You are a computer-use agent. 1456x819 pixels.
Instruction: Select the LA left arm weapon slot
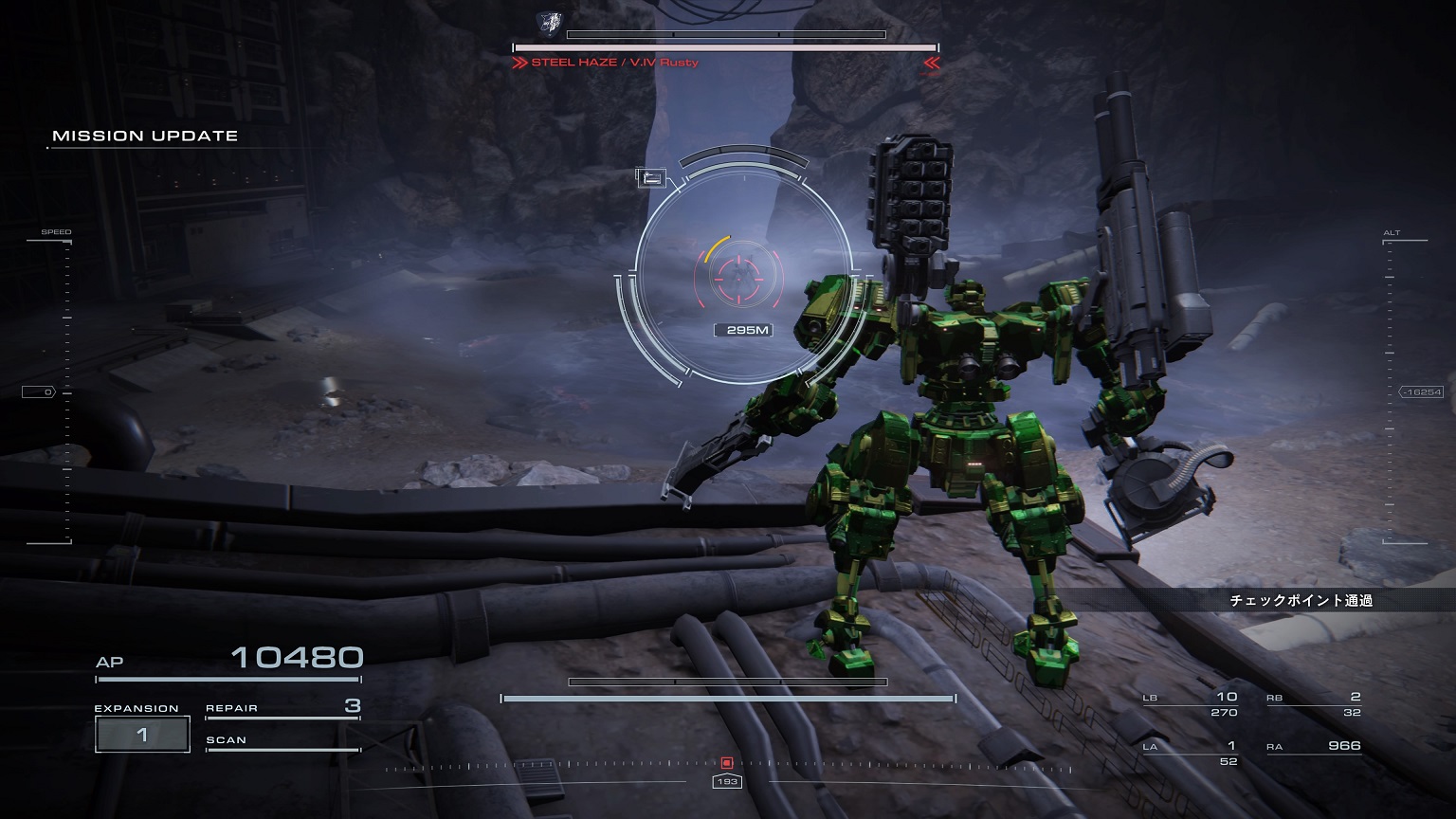[x=1191, y=753]
